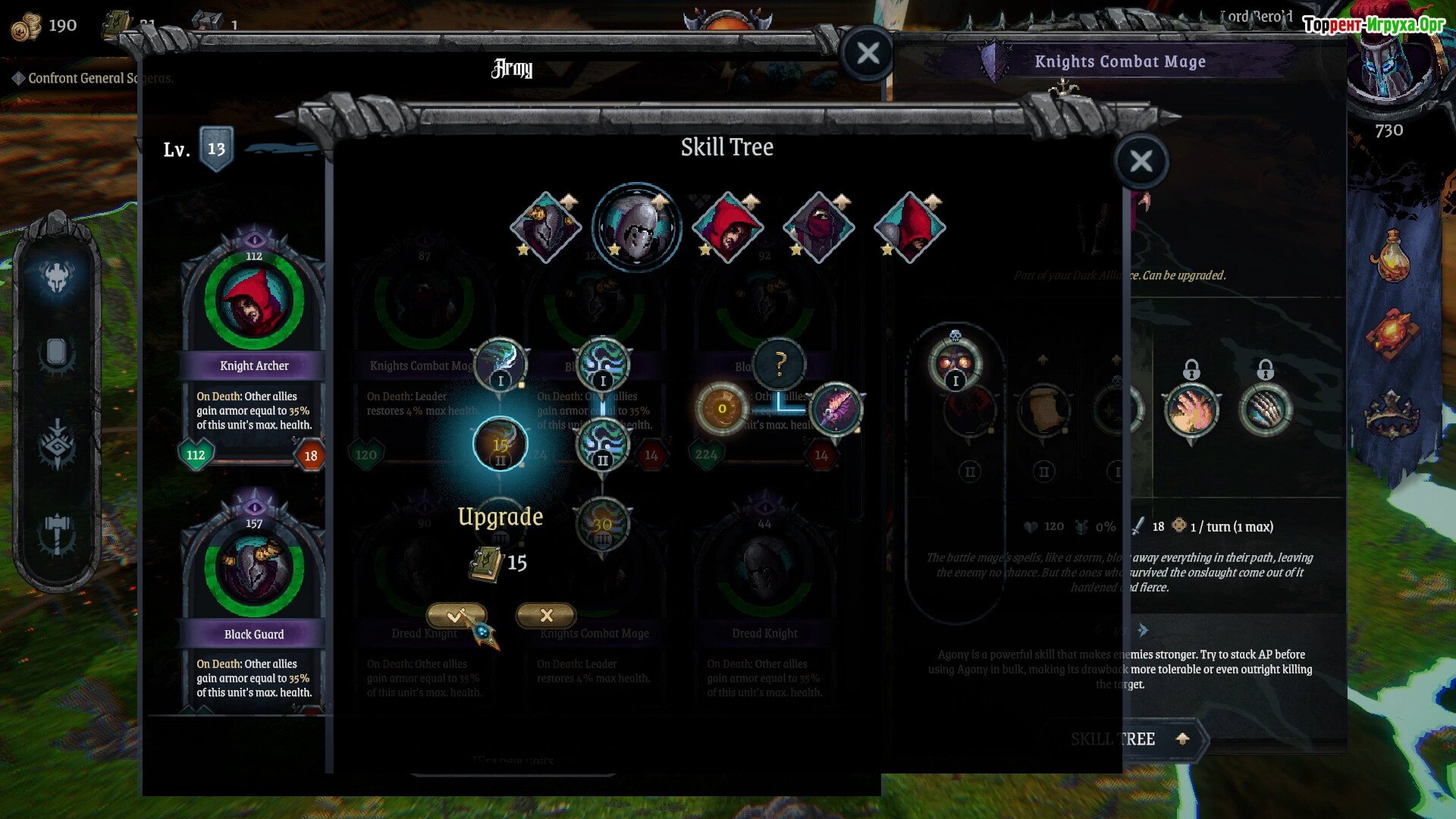1456x819 pixels.
Task: Pick the purple feather skill node
Action: (x=836, y=409)
